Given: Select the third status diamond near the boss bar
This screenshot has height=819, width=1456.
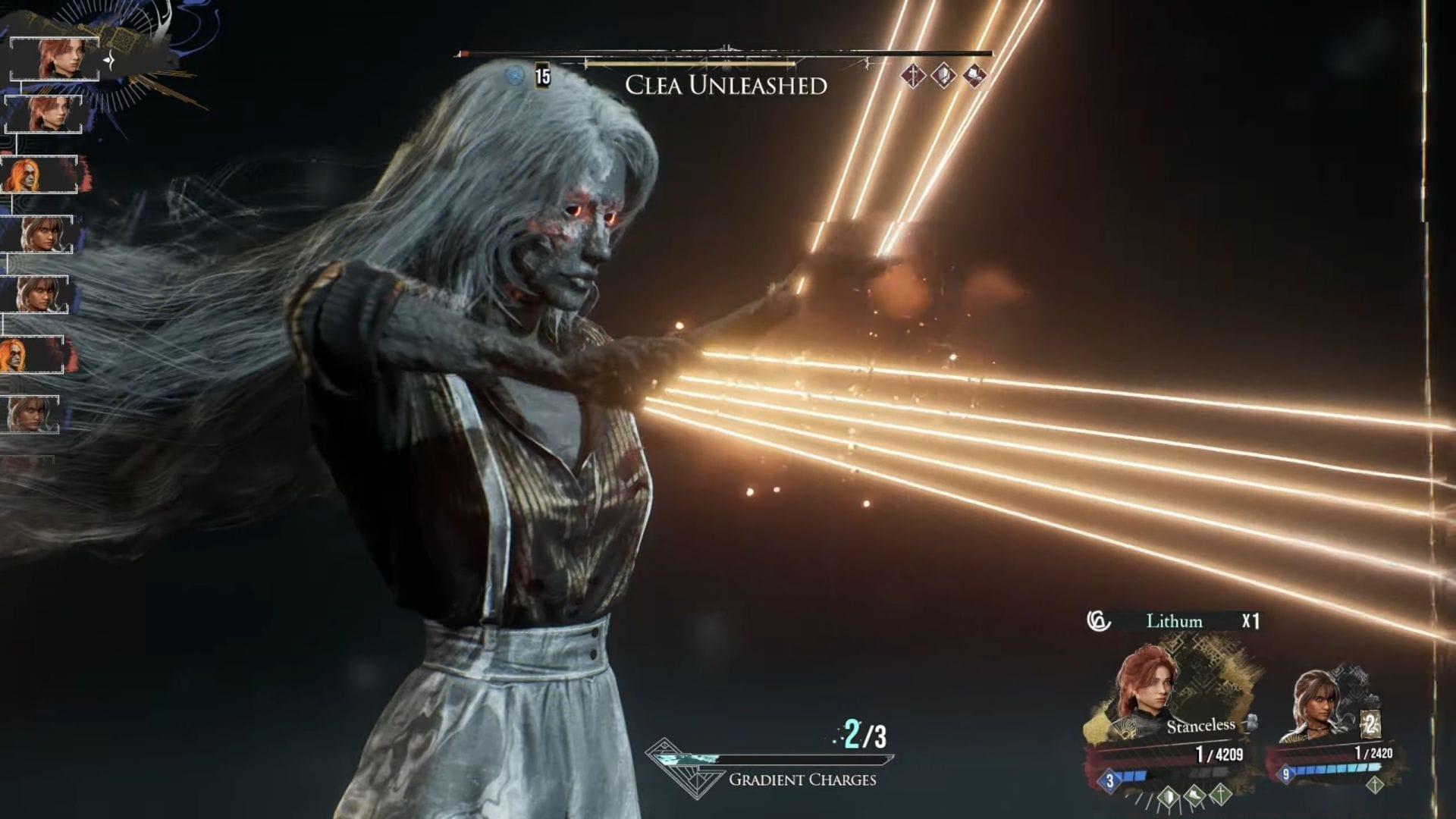Looking at the screenshot, I should click(x=974, y=76).
